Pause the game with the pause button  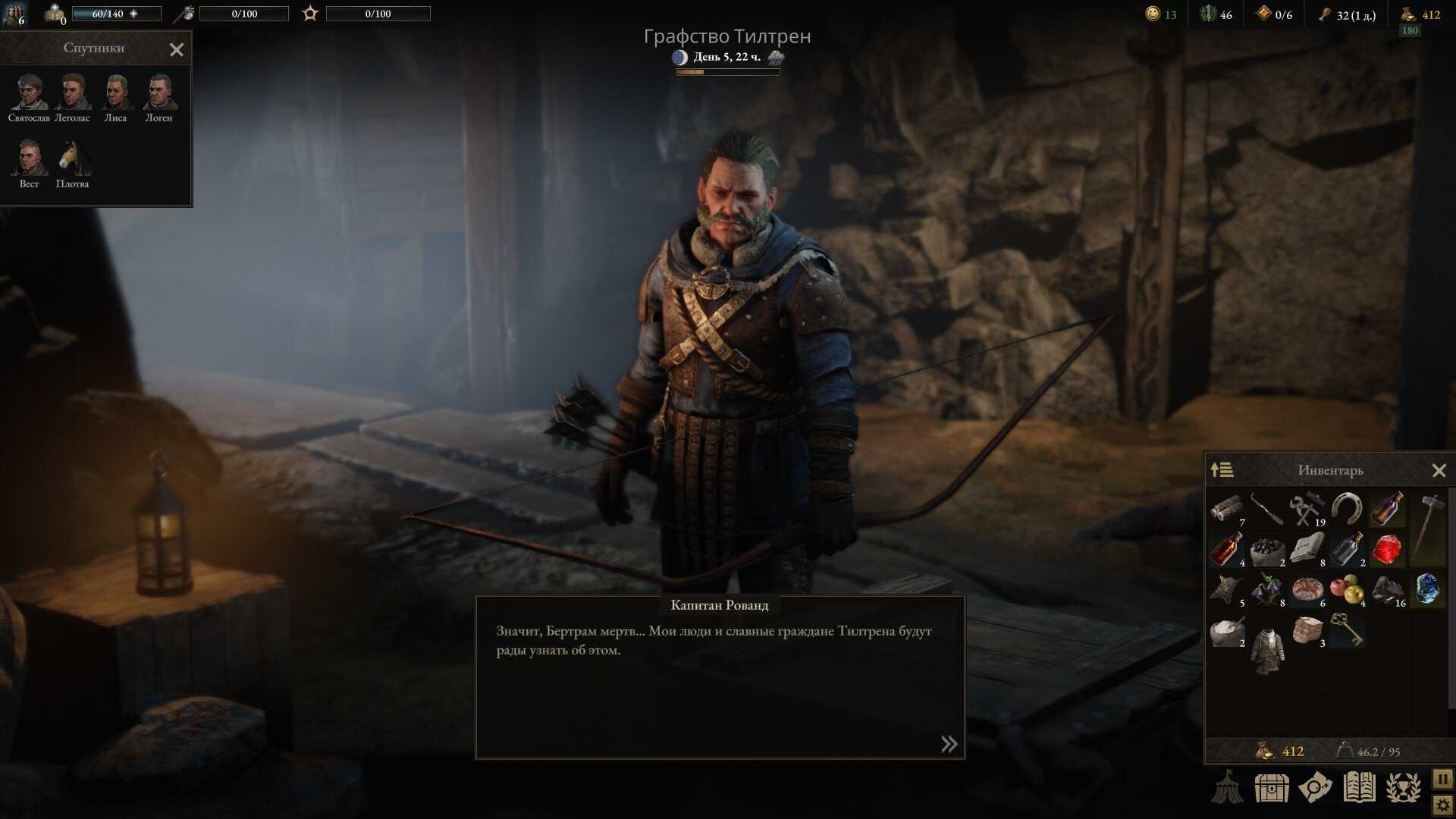click(x=1442, y=779)
